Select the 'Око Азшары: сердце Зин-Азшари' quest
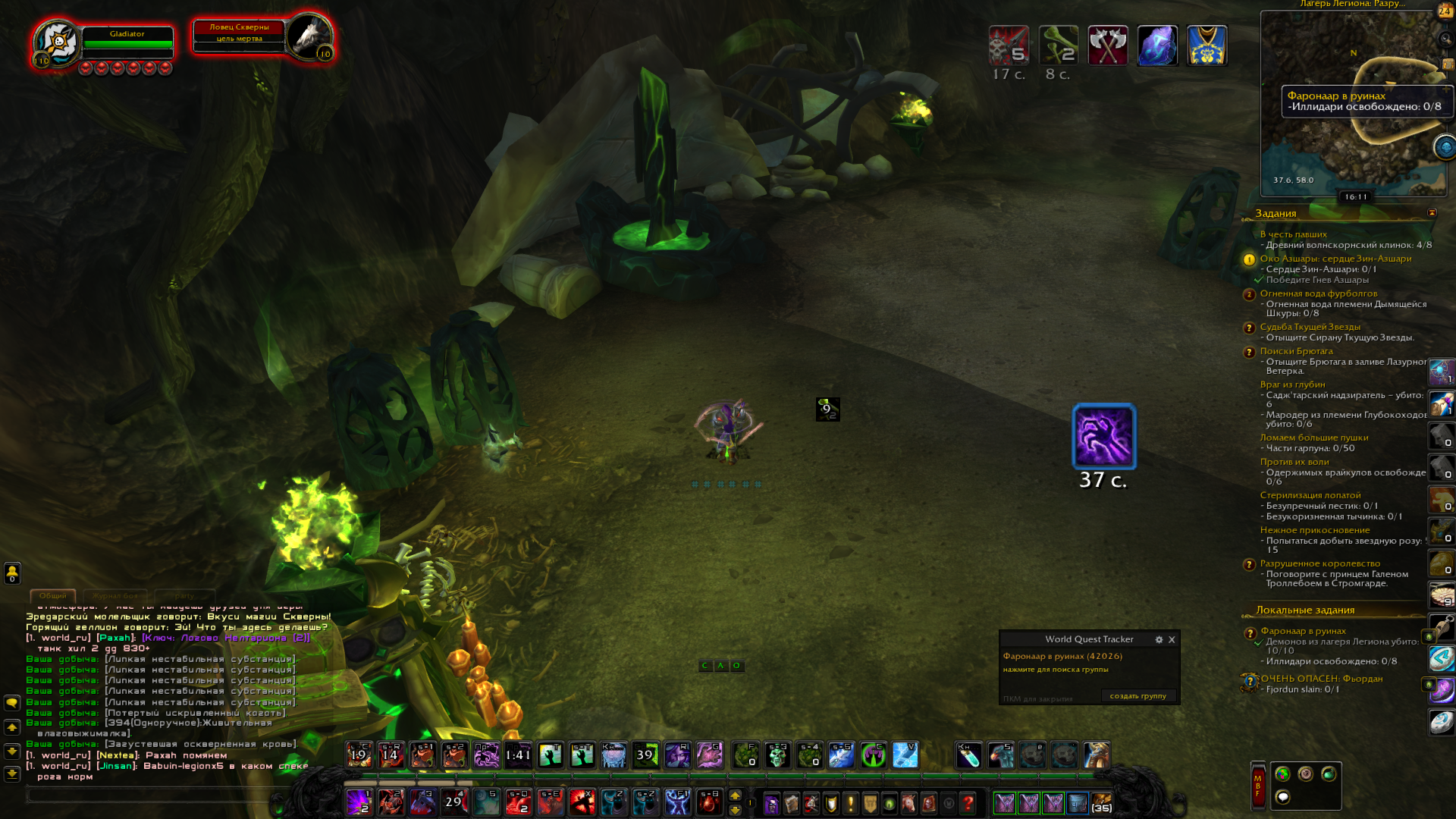The height and width of the screenshot is (819, 1456). (1335, 259)
